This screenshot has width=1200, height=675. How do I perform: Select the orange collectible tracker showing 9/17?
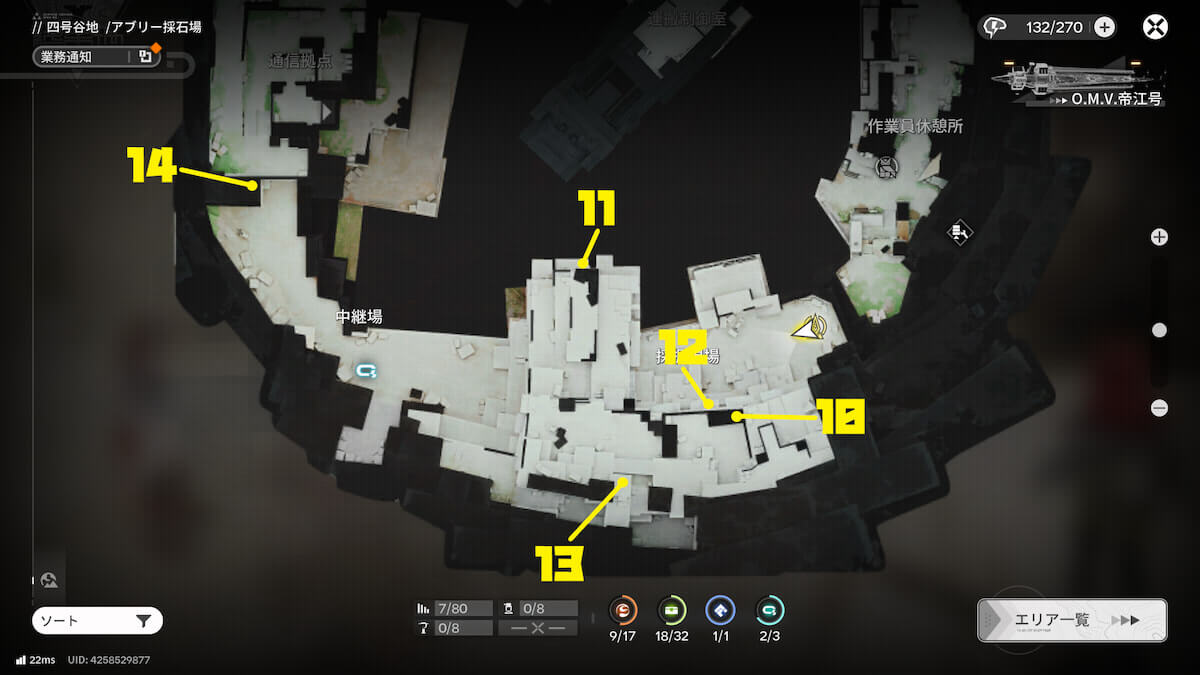[624, 610]
